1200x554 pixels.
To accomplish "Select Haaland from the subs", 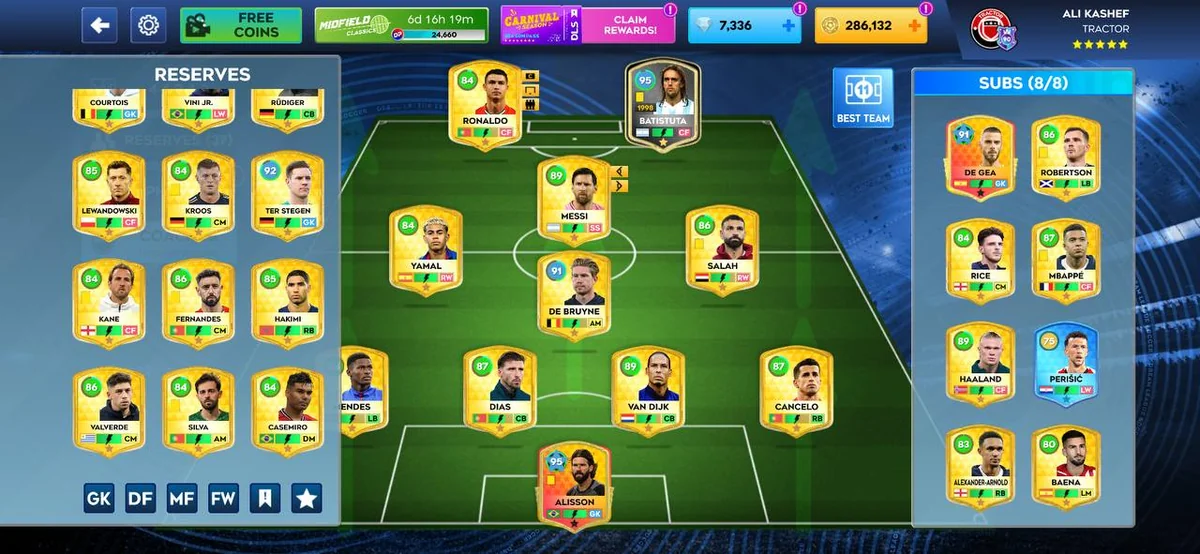I will point(979,362).
